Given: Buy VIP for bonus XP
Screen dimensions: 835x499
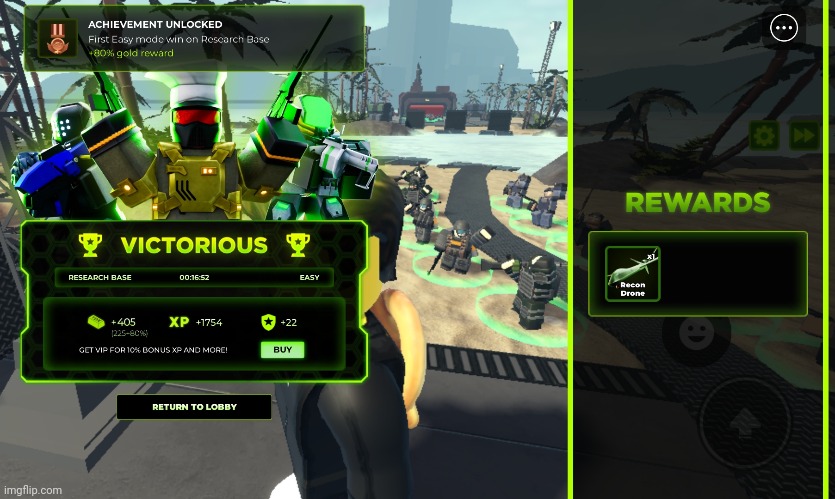Looking at the screenshot, I should (x=282, y=350).
